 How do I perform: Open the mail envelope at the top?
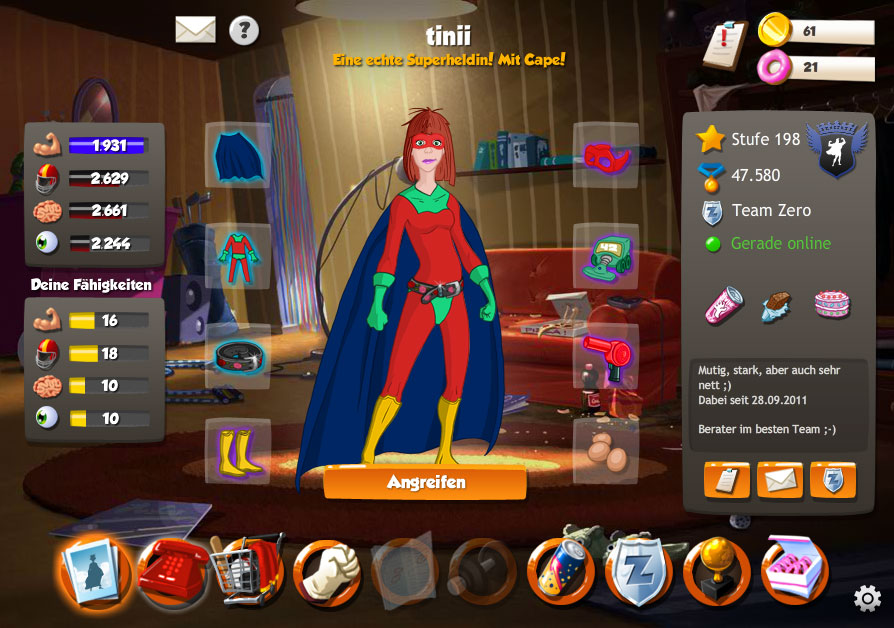click(x=196, y=30)
